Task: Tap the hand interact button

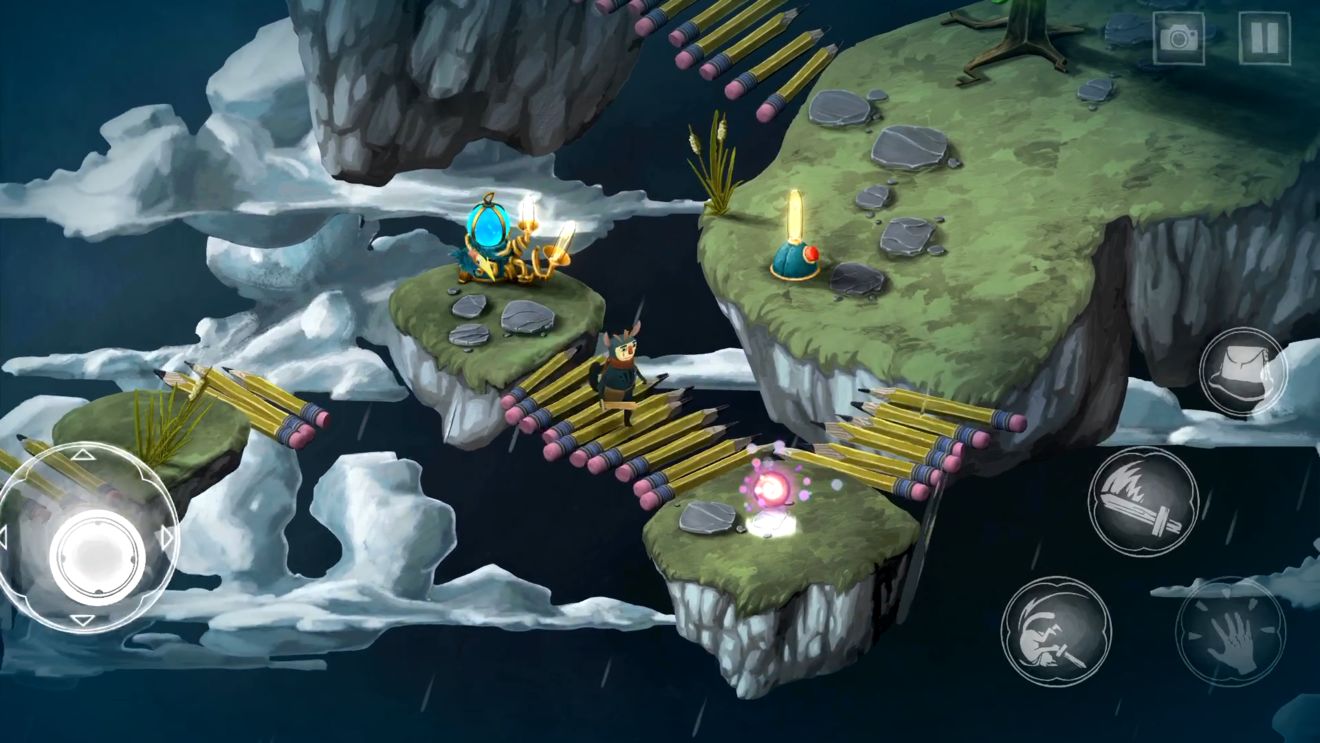Action: [1230, 631]
